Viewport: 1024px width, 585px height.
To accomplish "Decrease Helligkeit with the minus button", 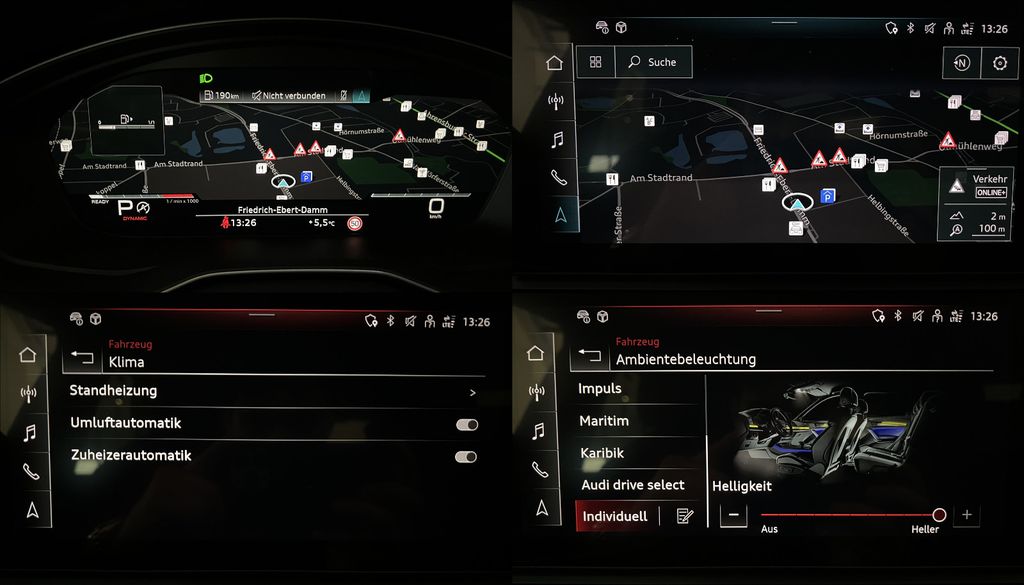I will tap(733, 515).
